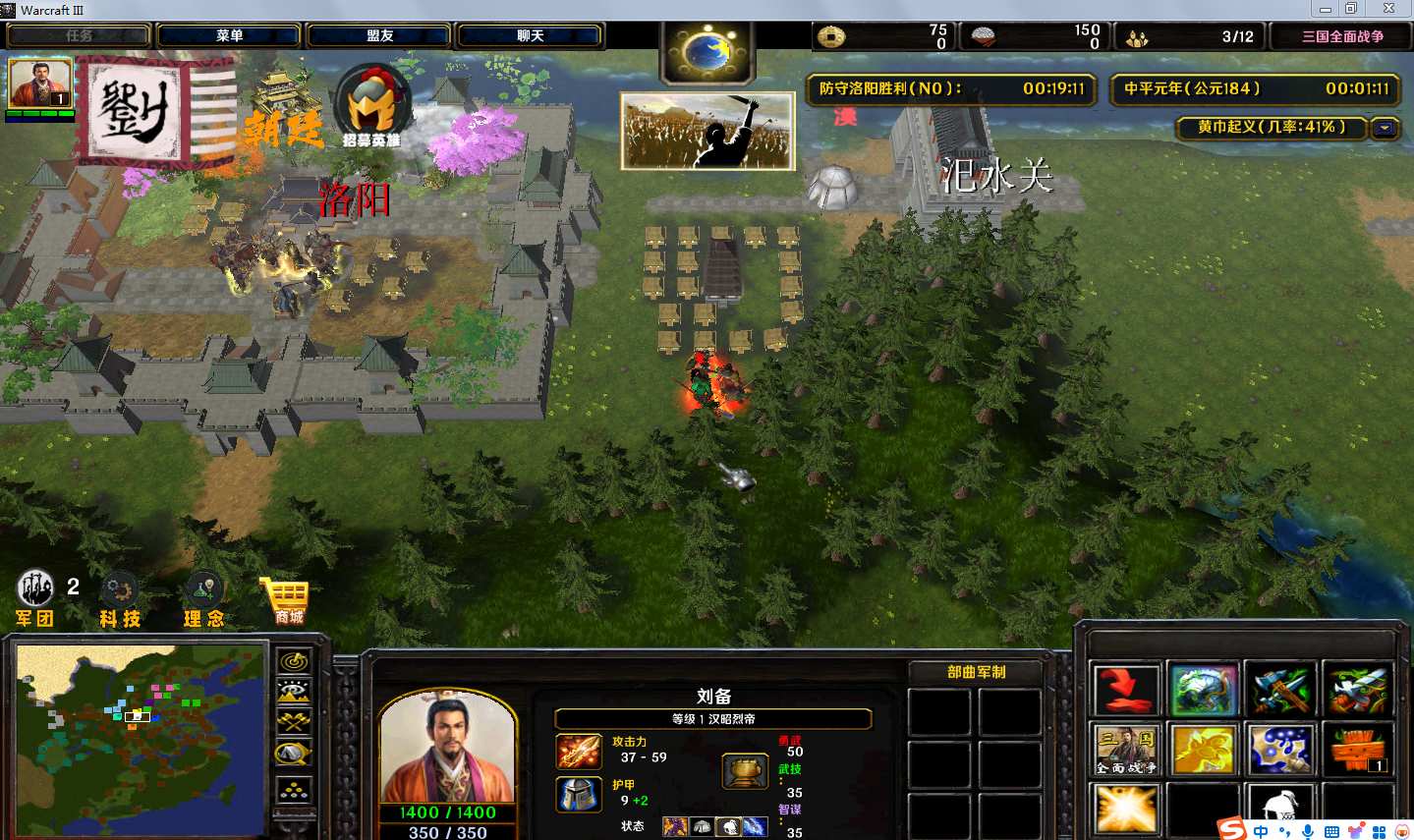Open the 聊天 chat log
The width and height of the screenshot is (1414, 840).
tap(530, 36)
